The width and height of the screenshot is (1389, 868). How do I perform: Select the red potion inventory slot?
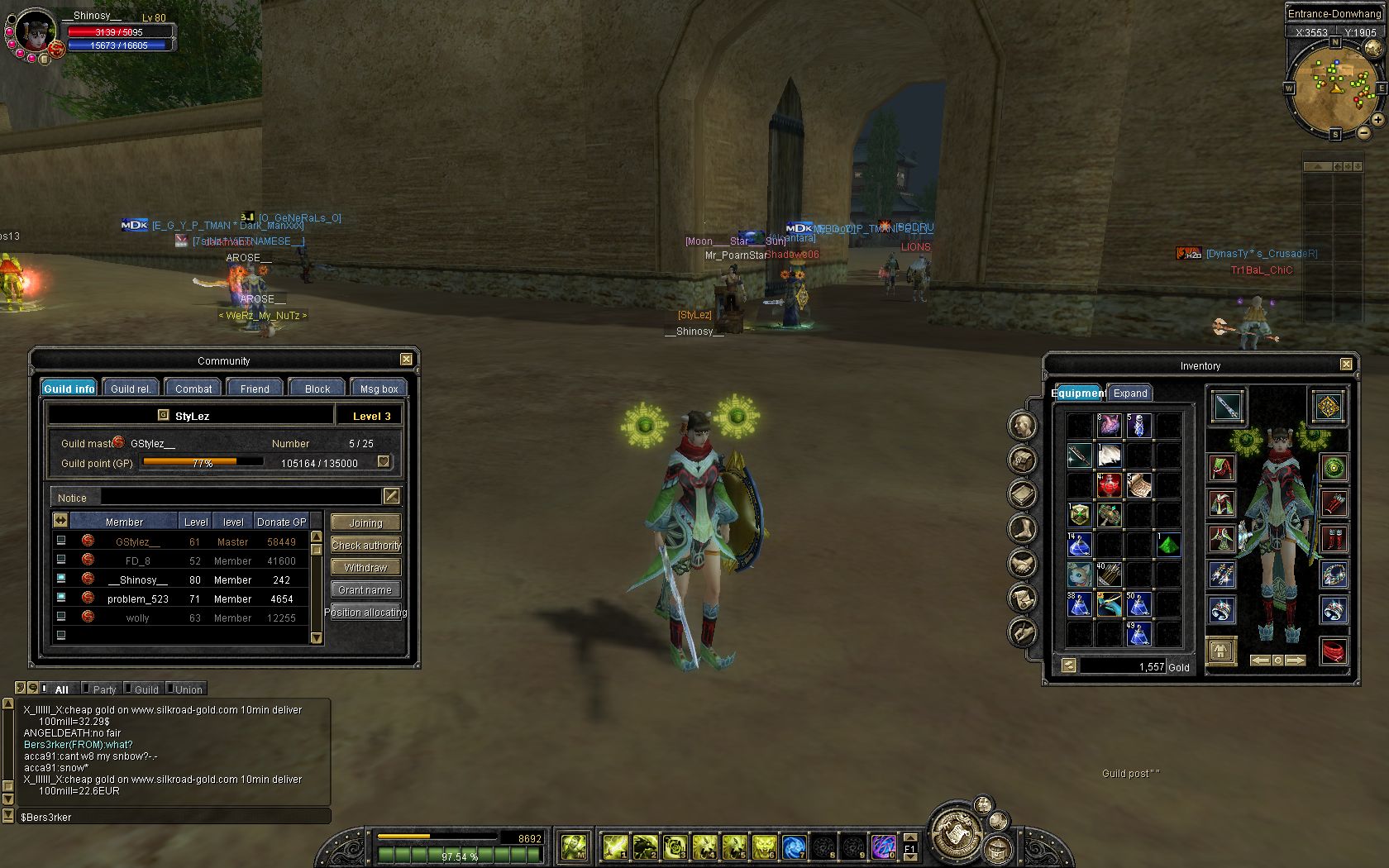(x=1109, y=484)
